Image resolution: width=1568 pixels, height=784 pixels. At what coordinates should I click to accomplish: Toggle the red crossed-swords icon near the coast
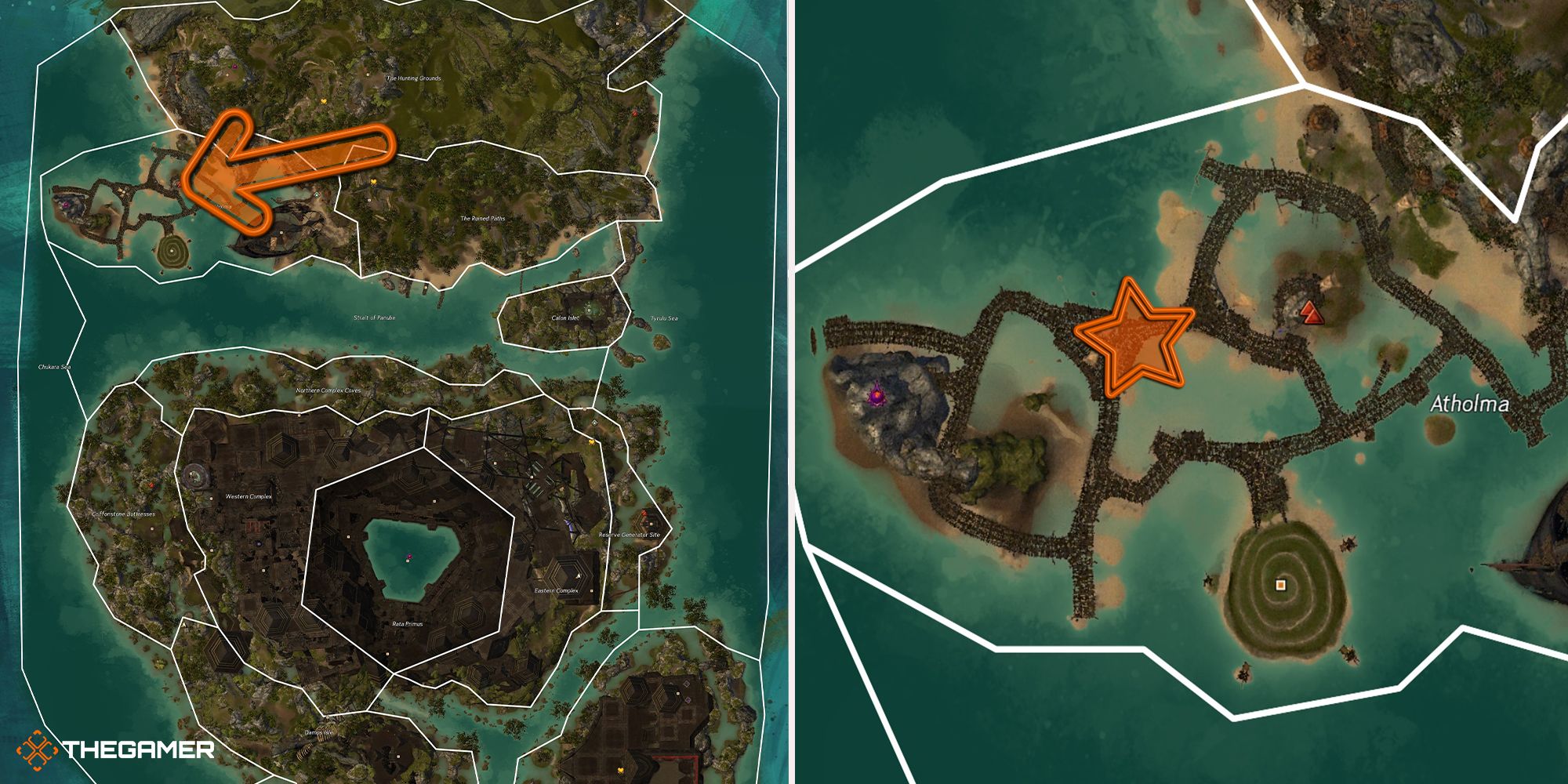coord(635,114)
